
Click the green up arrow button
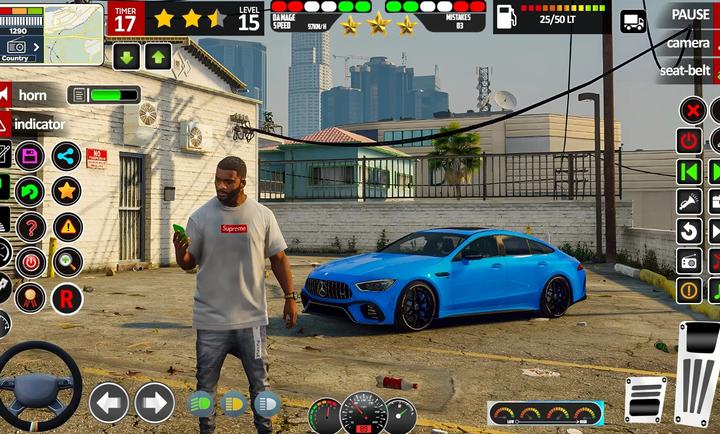click(158, 56)
